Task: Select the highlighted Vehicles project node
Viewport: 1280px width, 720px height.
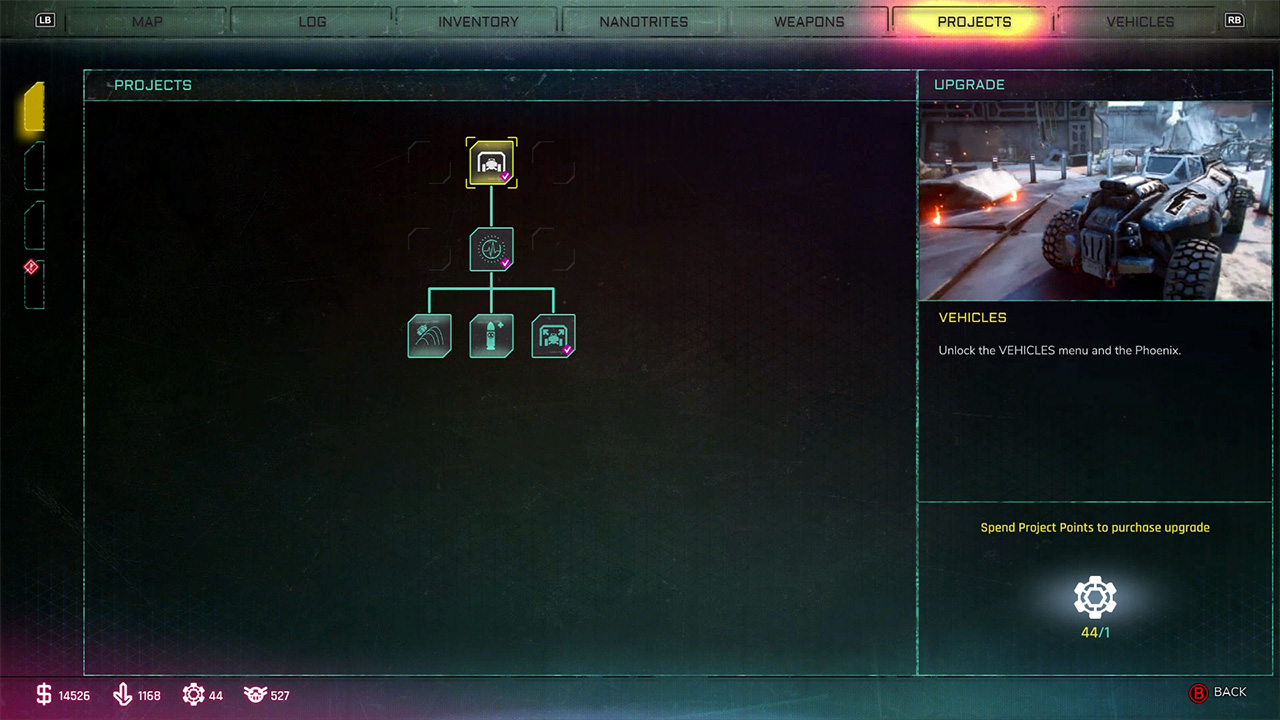Action: [491, 162]
